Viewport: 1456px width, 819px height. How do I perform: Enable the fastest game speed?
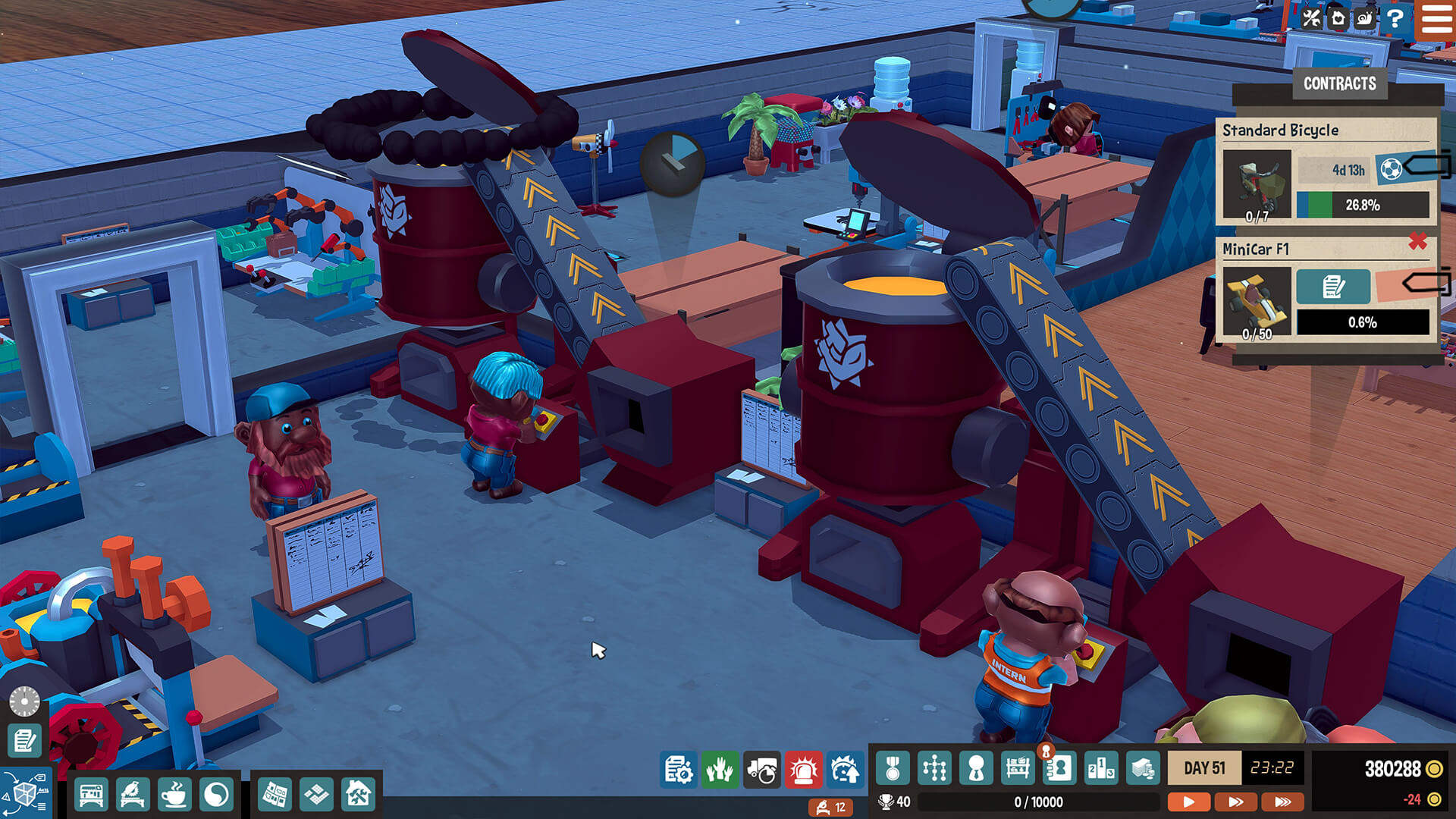tap(1282, 800)
